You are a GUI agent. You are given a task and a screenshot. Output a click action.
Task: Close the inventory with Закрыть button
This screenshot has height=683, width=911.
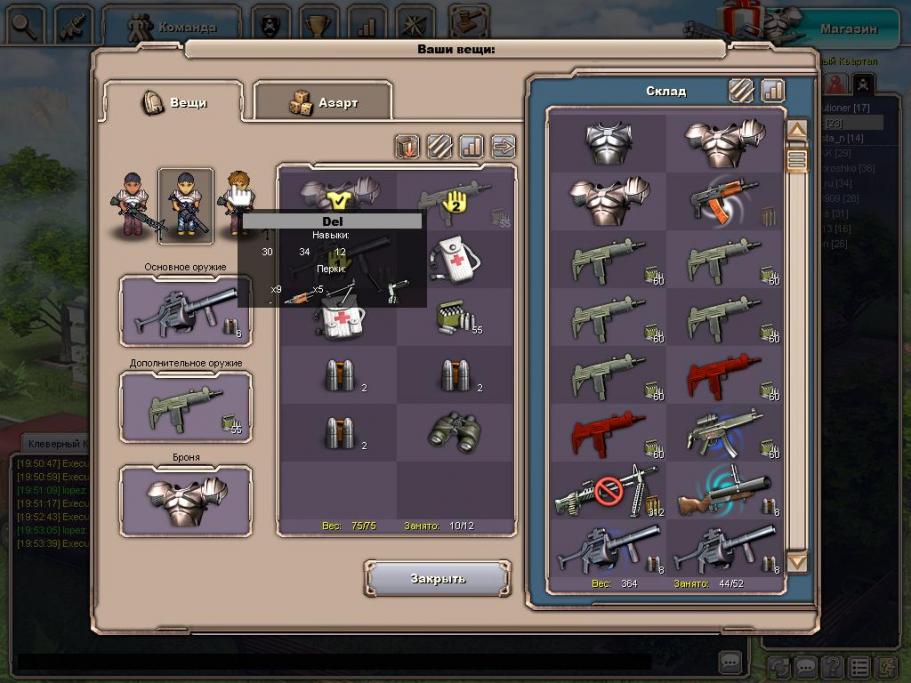tap(437, 578)
